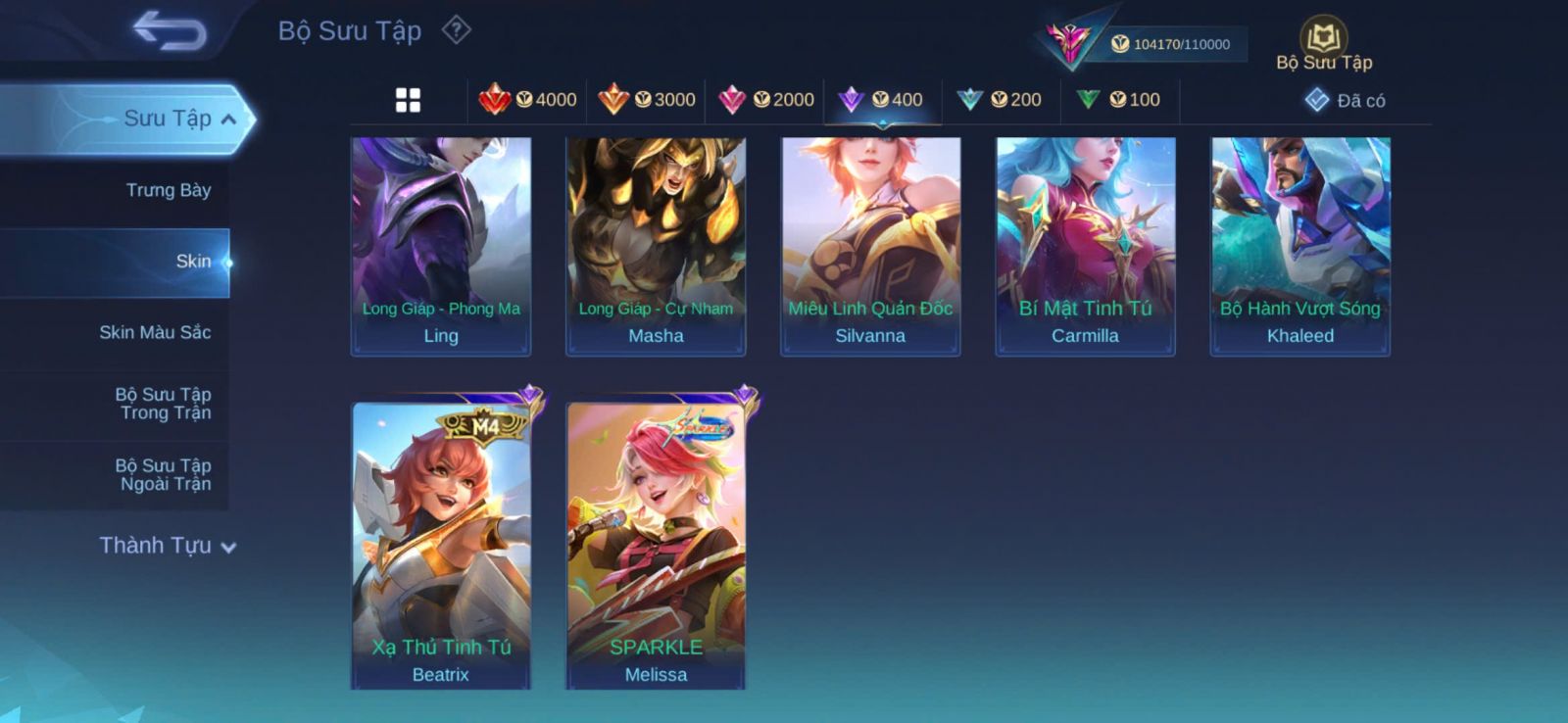Open the Trưng Bày sidebar entry
The image size is (1568, 723).
pyautogui.click(x=168, y=190)
